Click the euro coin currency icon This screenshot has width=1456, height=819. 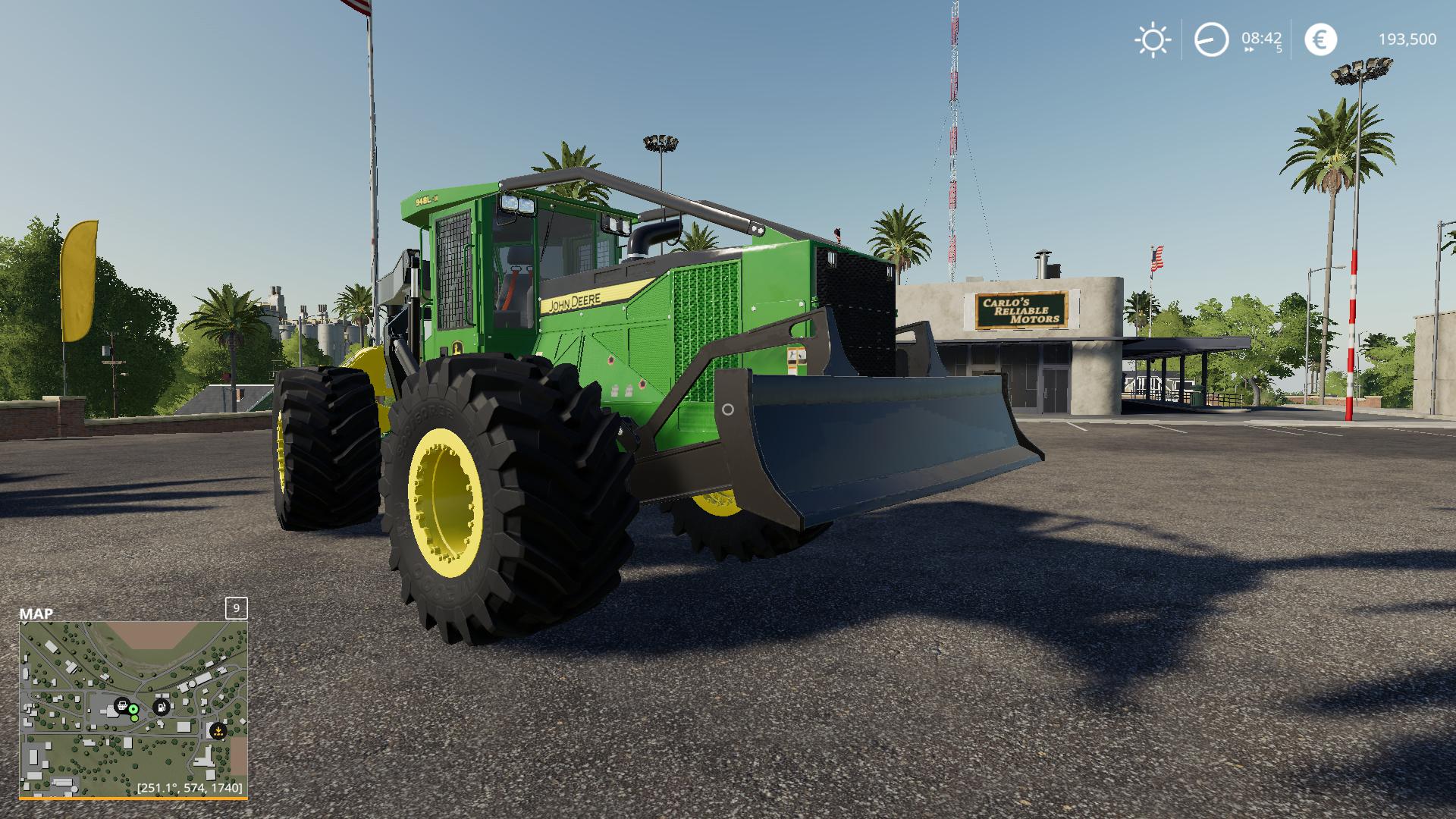(1320, 39)
